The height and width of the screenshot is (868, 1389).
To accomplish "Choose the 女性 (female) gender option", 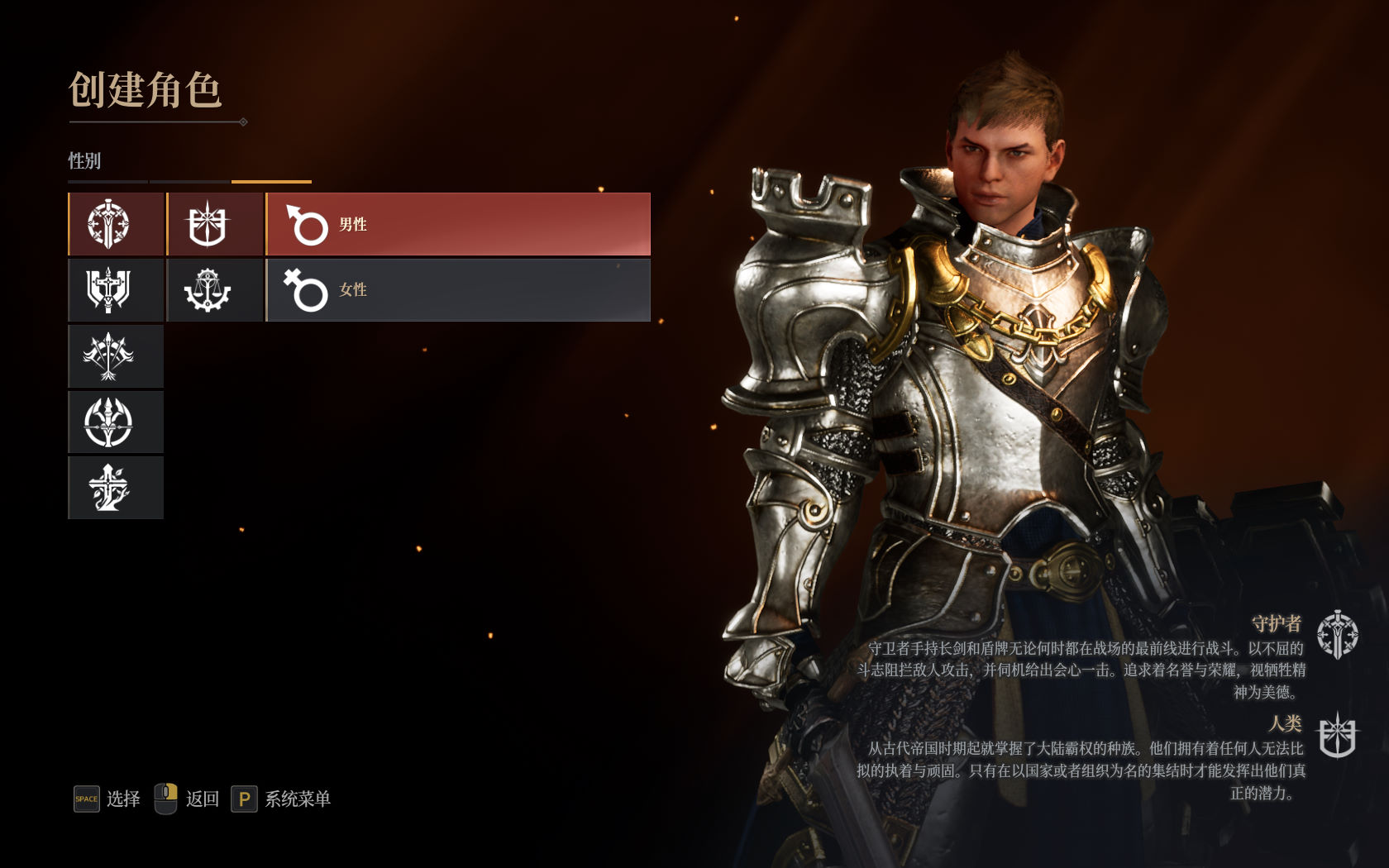I will [x=458, y=290].
